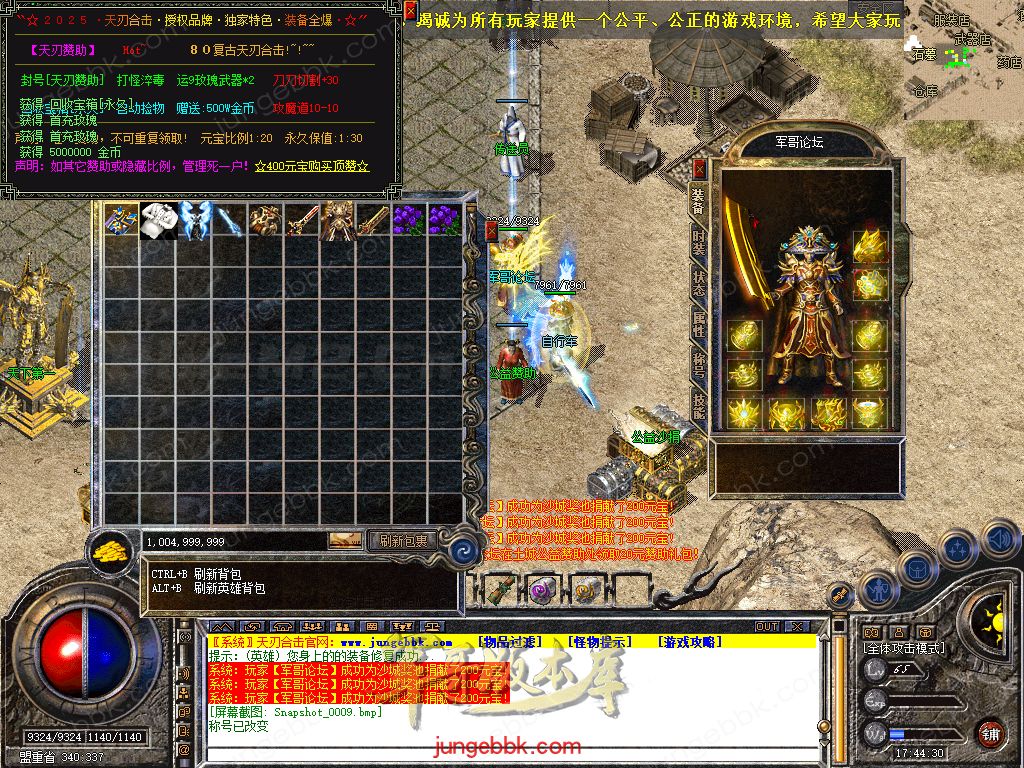Use the green scroll in the quick belt
This screenshot has height=768, width=1024.
point(499,590)
